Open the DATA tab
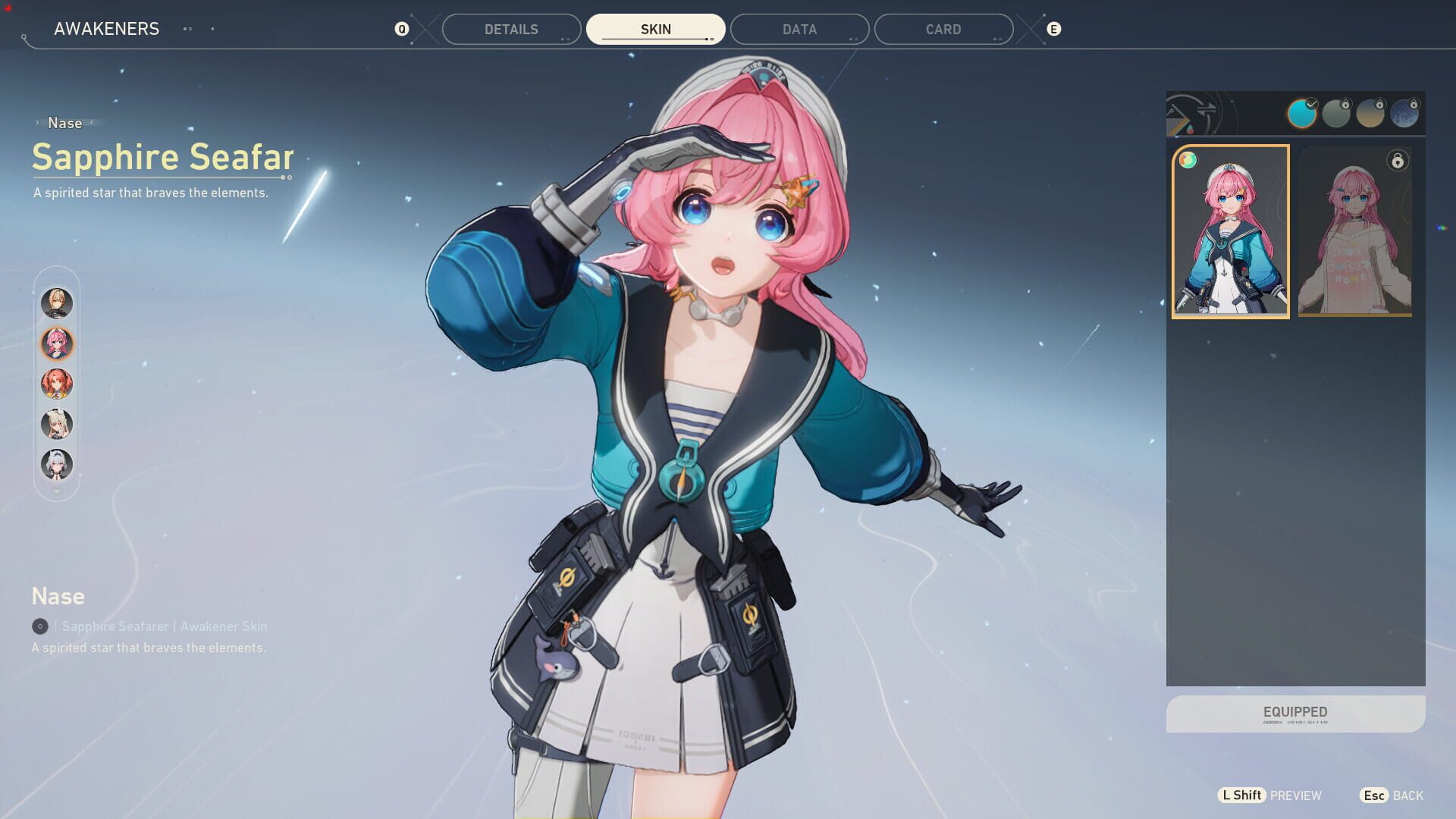Image resolution: width=1456 pixels, height=819 pixels. [799, 29]
